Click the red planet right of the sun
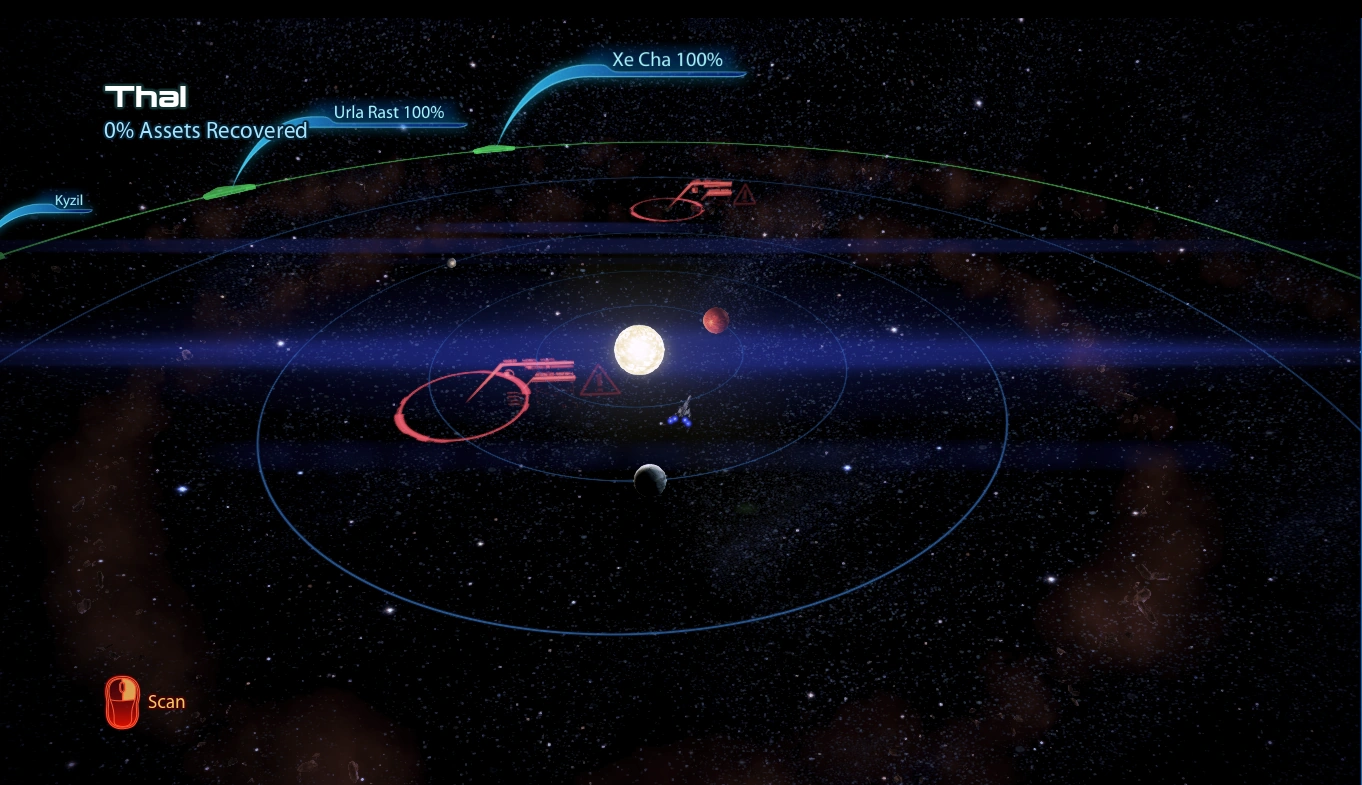 click(x=716, y=318)
